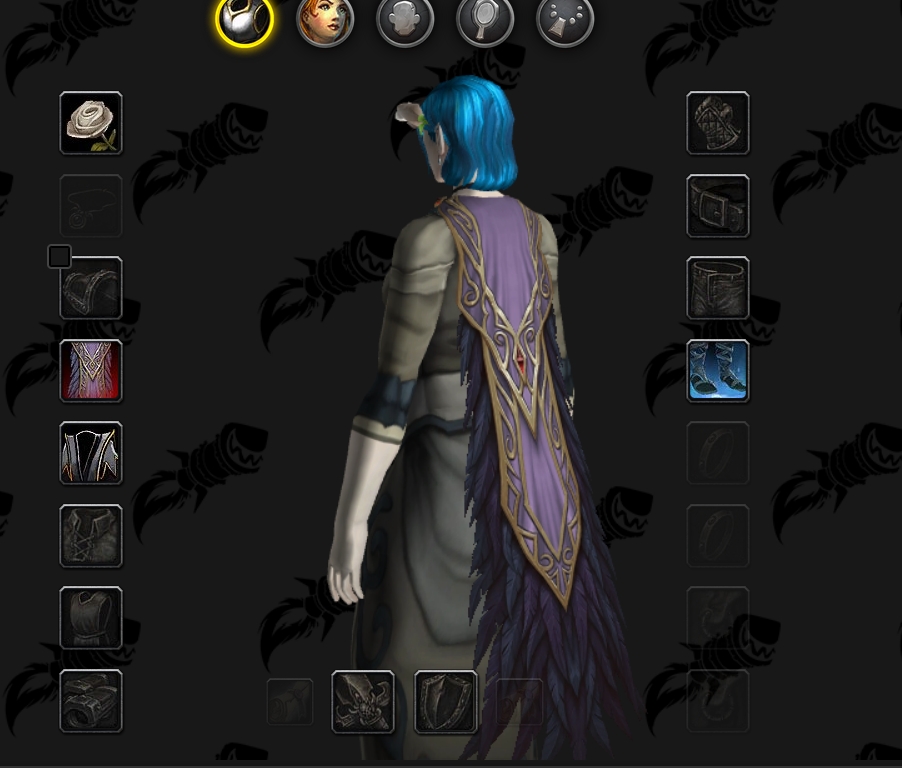This screenshot has width=902, height=768.
Task: Select the laced shirt slot
Action: pos(91,536)
